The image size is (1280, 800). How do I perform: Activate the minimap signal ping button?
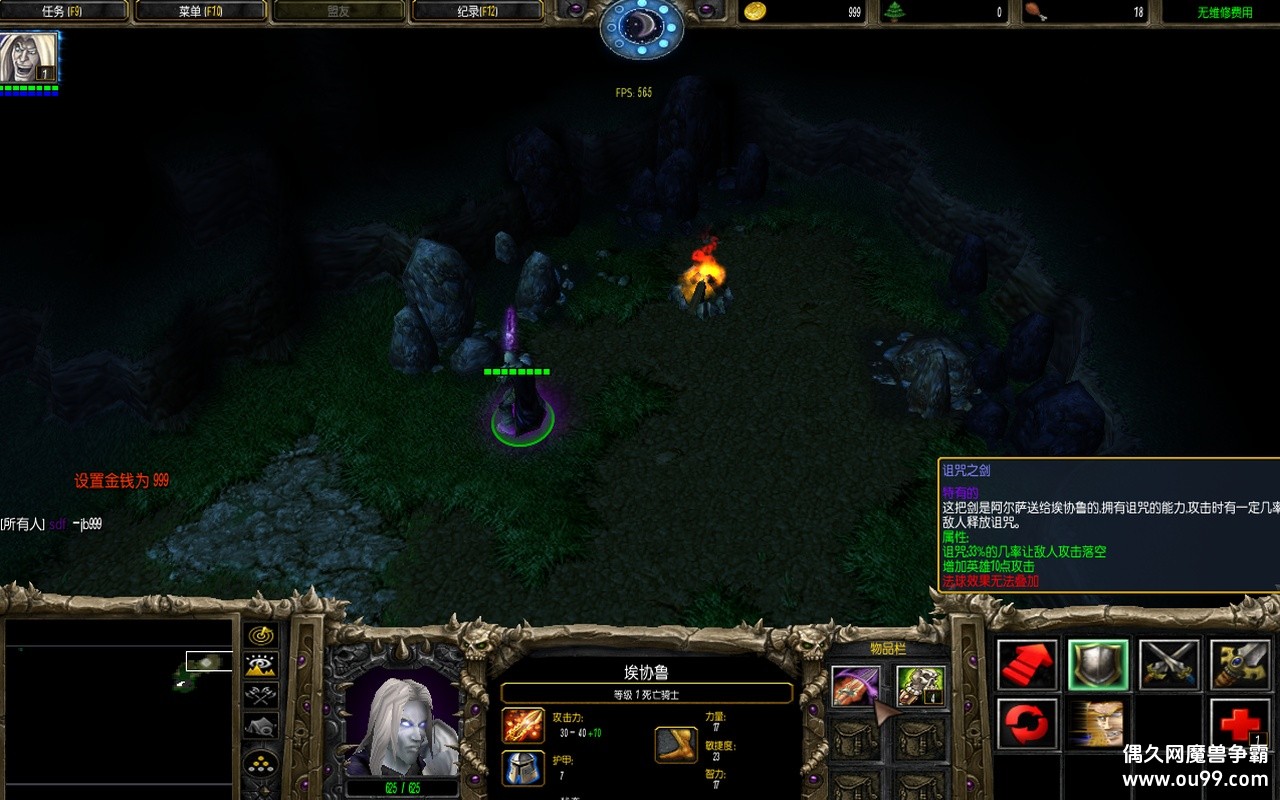point(261,636)
